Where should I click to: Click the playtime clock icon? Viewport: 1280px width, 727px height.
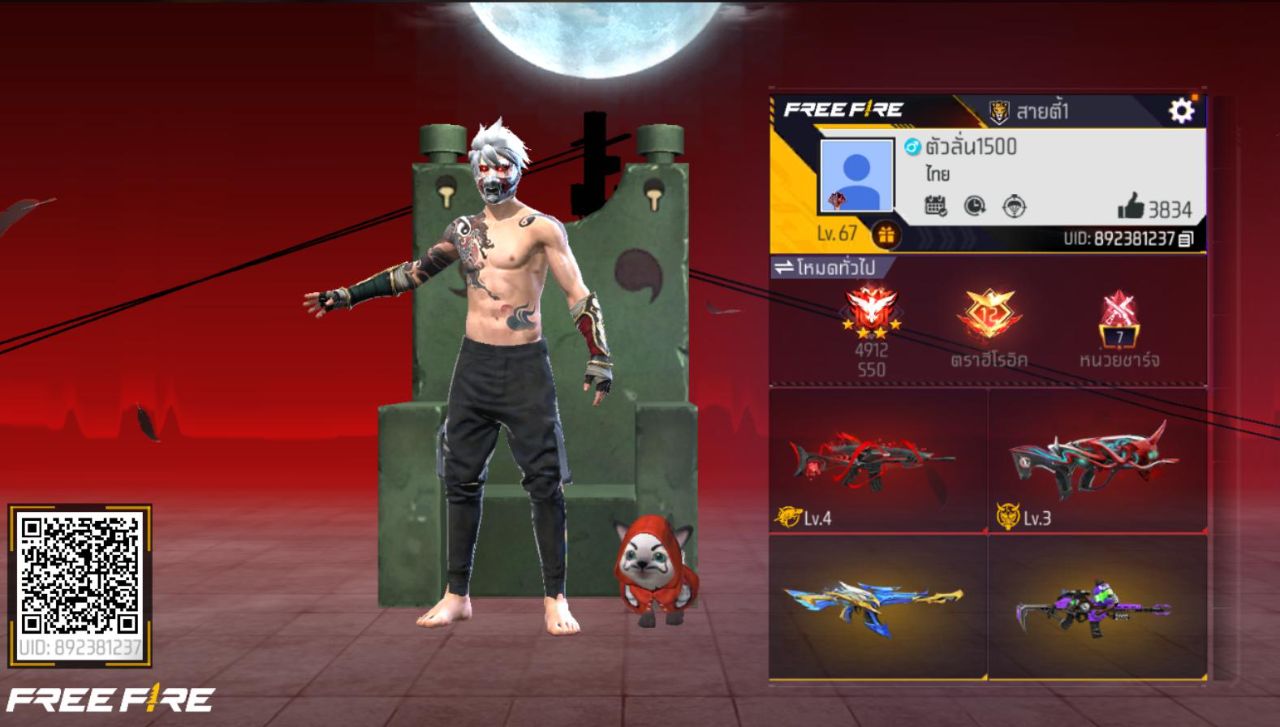coord(973,206)
